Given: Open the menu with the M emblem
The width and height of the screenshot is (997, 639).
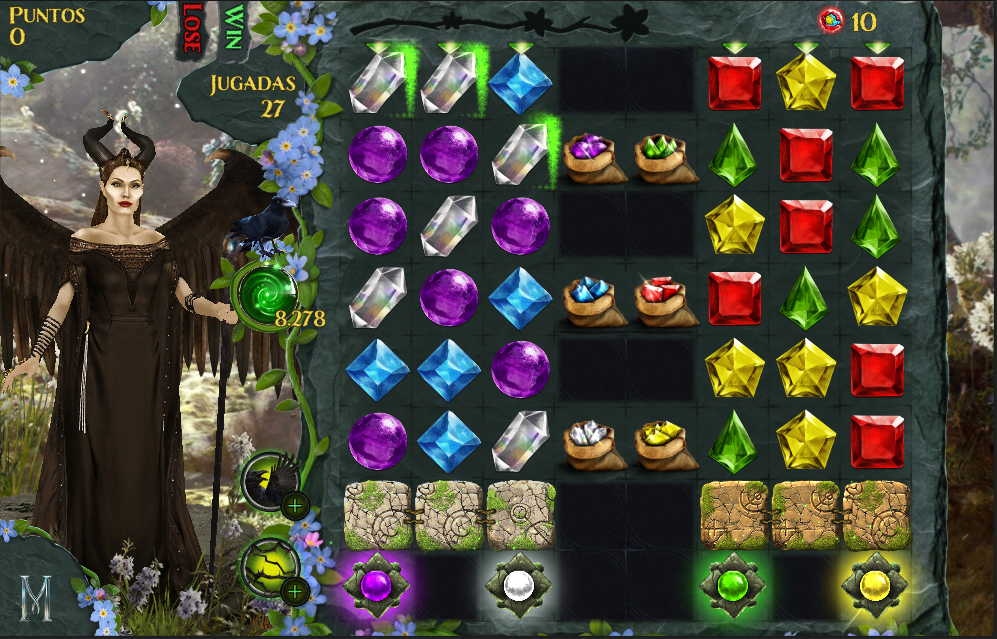Looking at the screenshot, I should click(x=37, y=601).
